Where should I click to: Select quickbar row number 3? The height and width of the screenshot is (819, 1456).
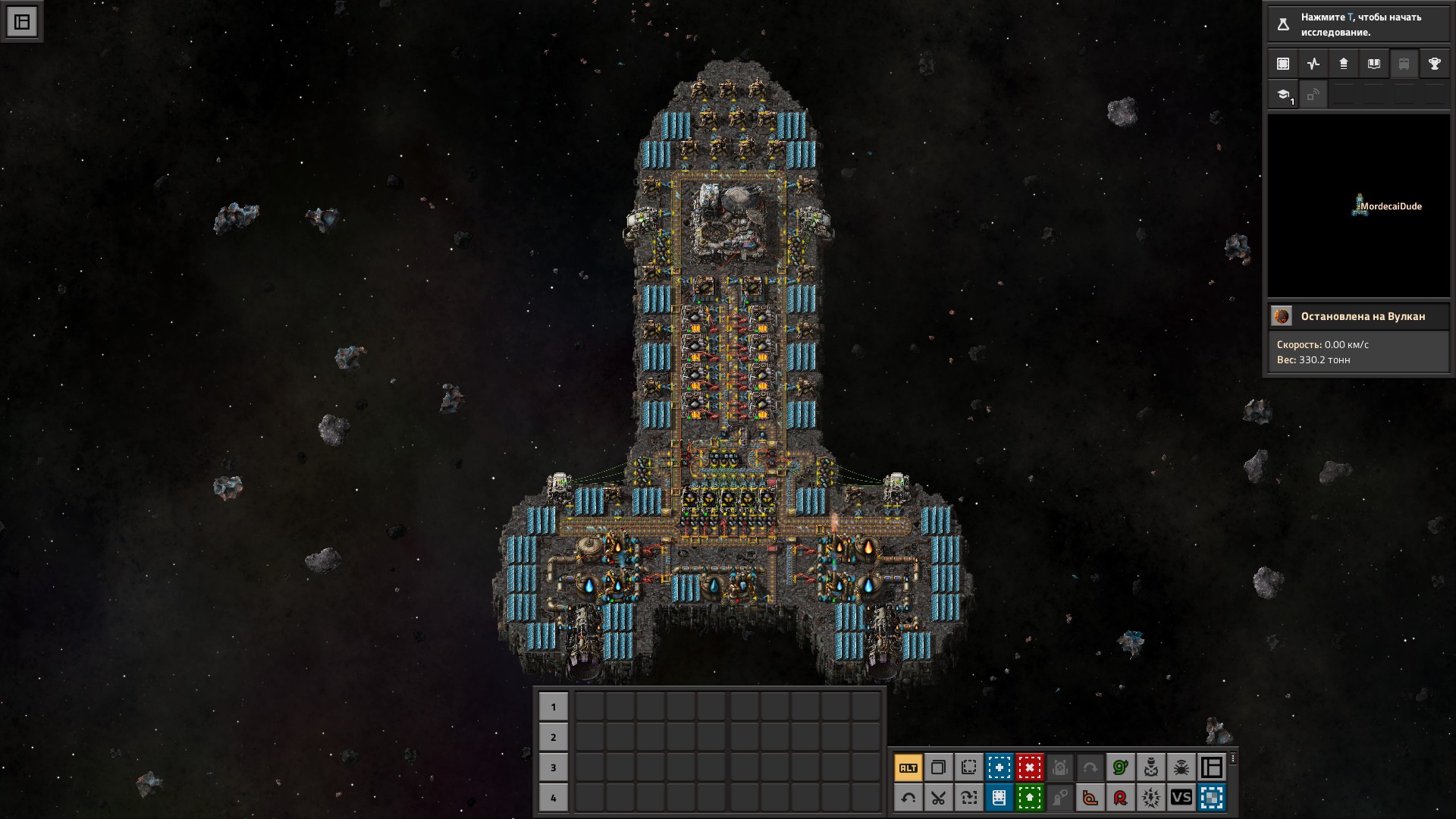click(x=553, y=767)
